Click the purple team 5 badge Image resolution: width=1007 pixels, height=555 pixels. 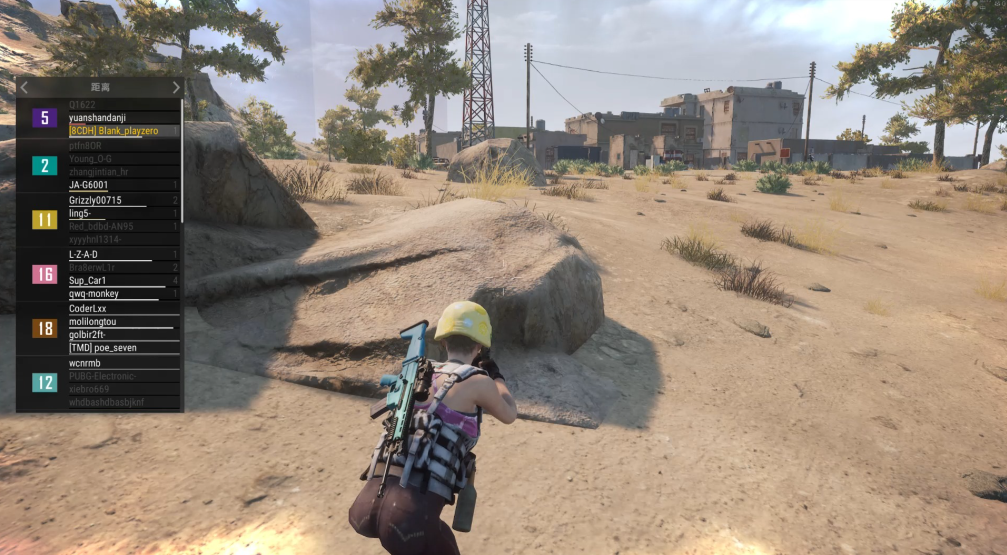point(44,118)
